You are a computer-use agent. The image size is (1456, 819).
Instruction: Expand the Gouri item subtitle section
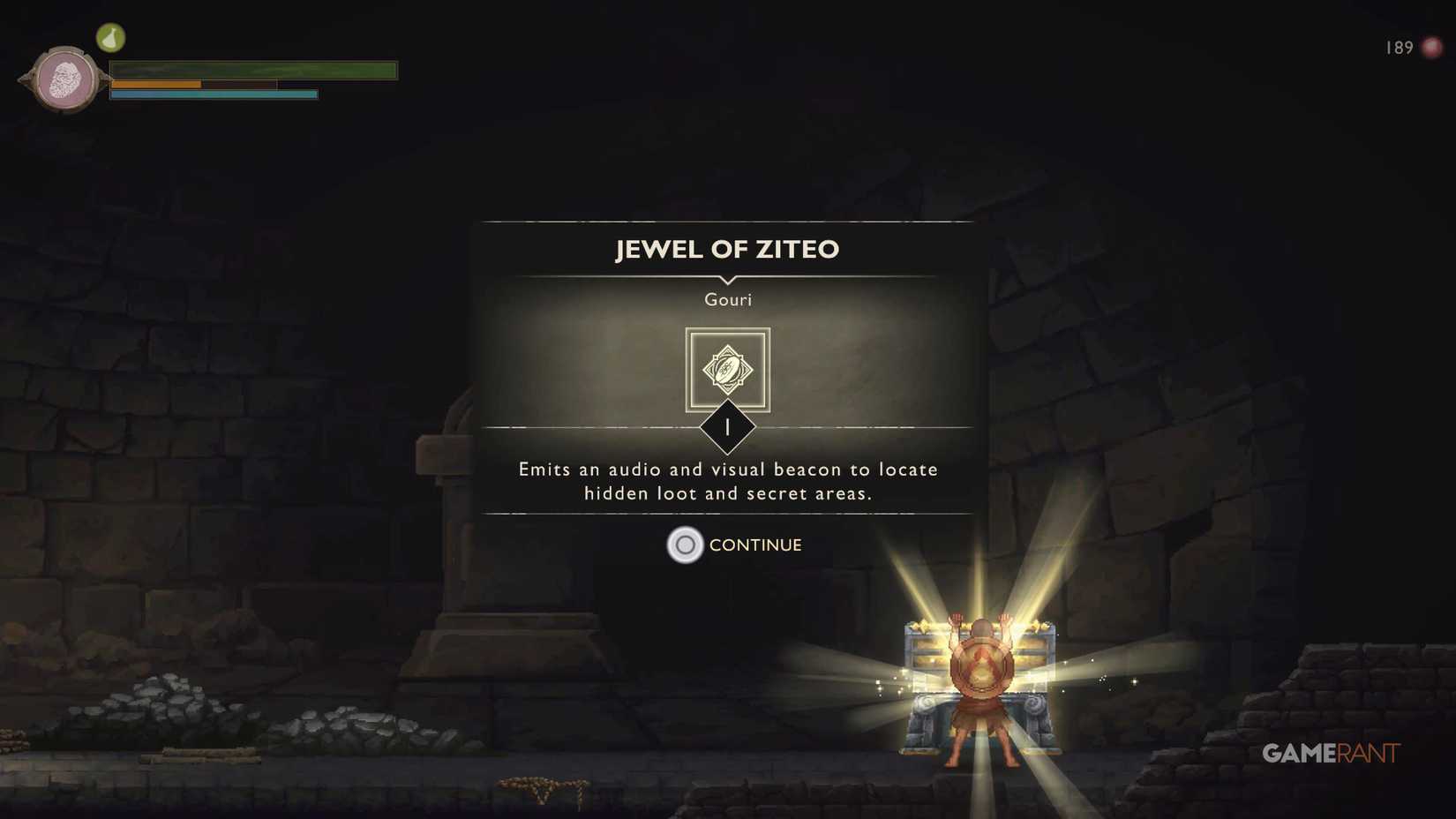(727, 299)
